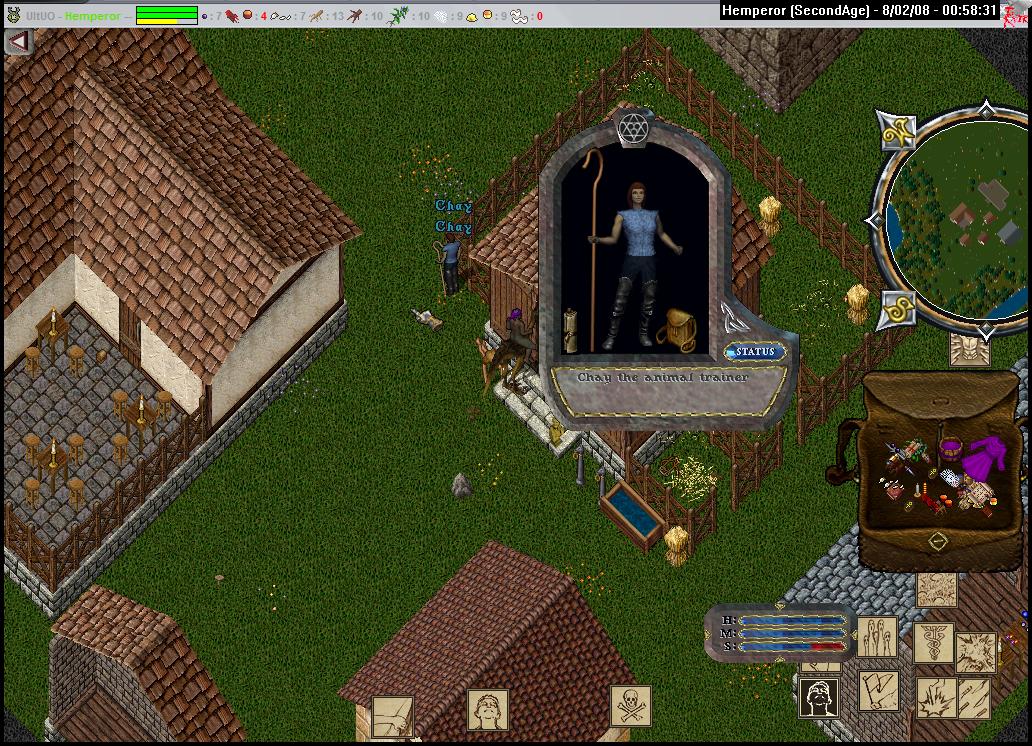Open the scroll icon on the paperdoll

[571, 330]
